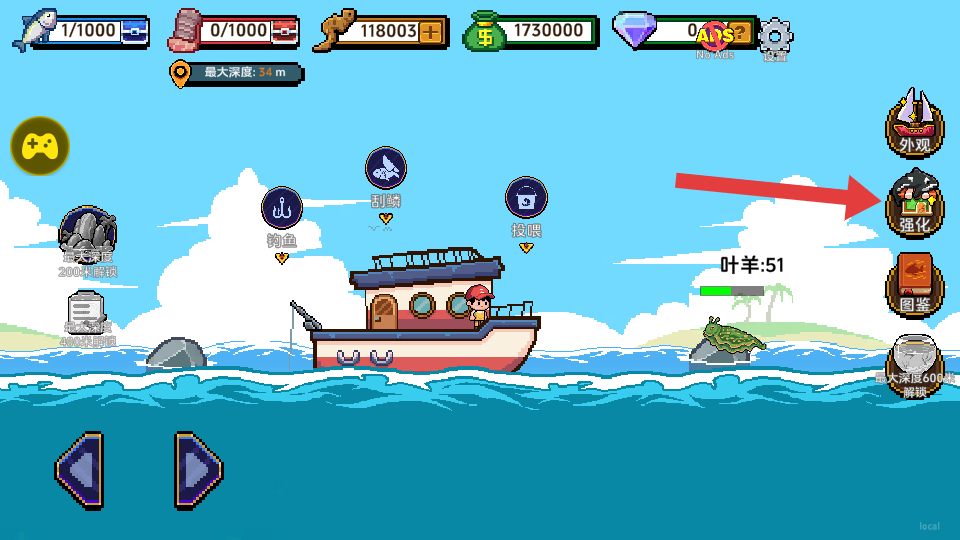The width and height of the screenshot is (960, 540).
Task: Click the plus button beside bait count
Action: click(x=431, y=32)
